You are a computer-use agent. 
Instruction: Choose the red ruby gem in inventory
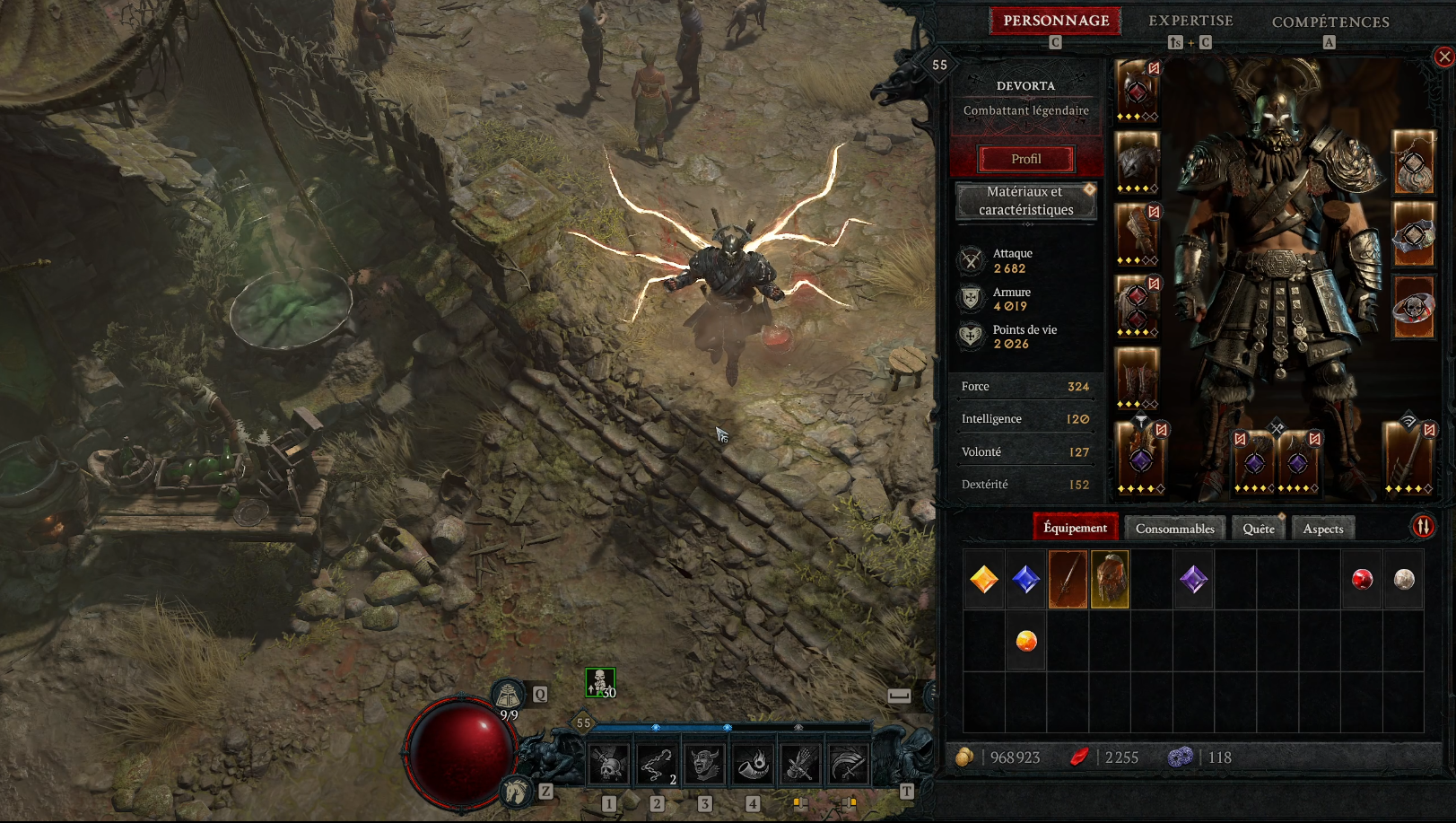pos(1362,580)
